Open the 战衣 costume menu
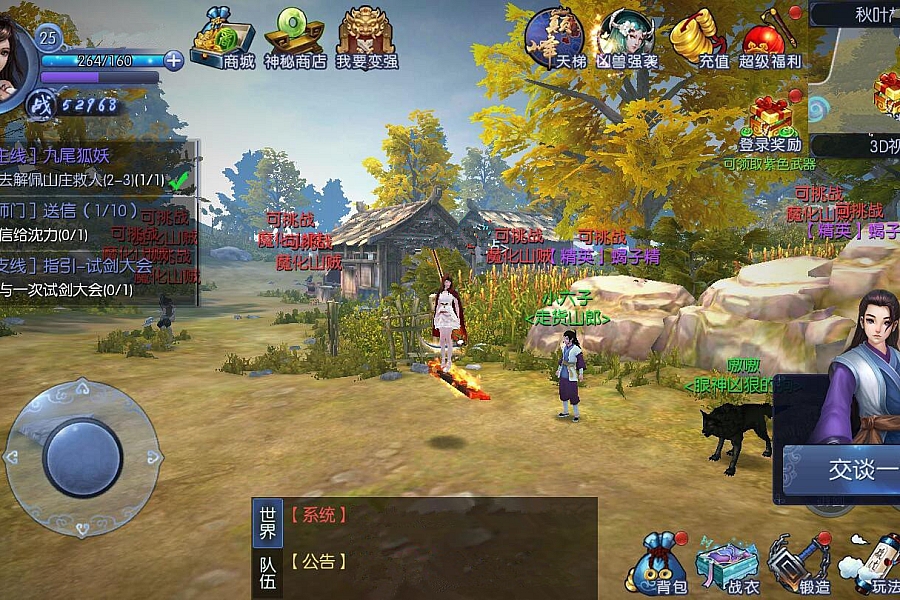This screenshot has width=900, height=600. tap(728, 565)
